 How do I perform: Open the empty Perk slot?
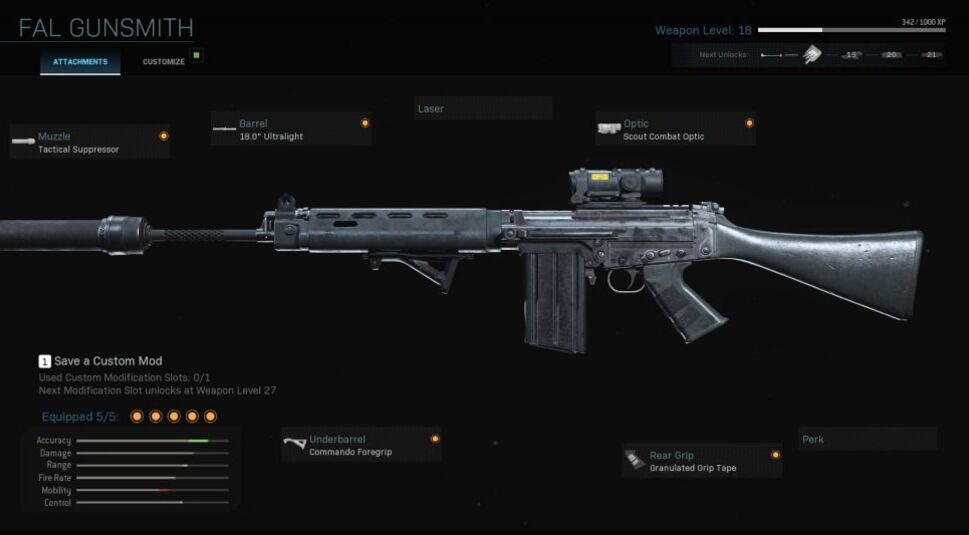[867, 439]
